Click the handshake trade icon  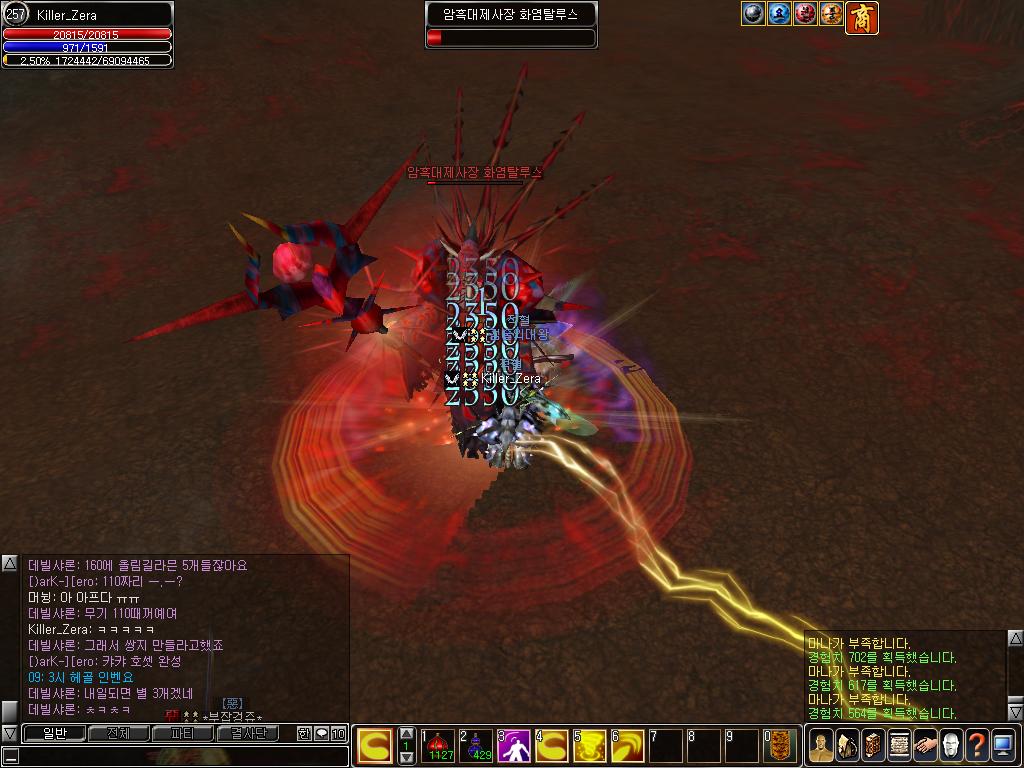(925, 745)
